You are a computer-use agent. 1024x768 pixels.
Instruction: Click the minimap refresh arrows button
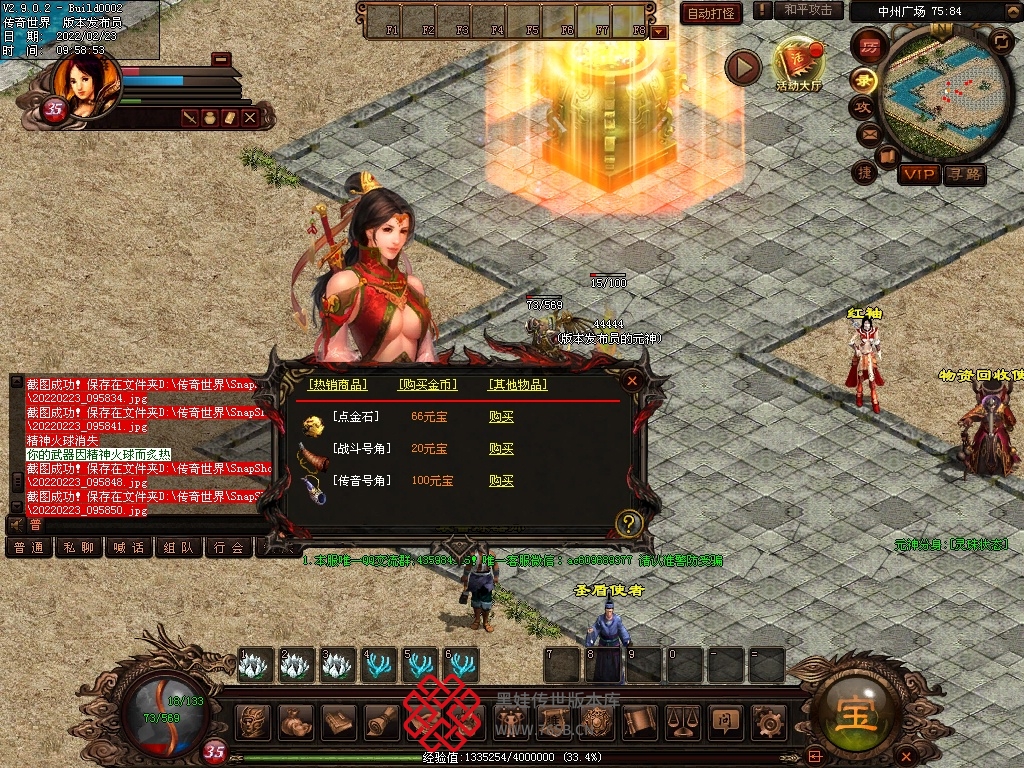click(1000, 41)
